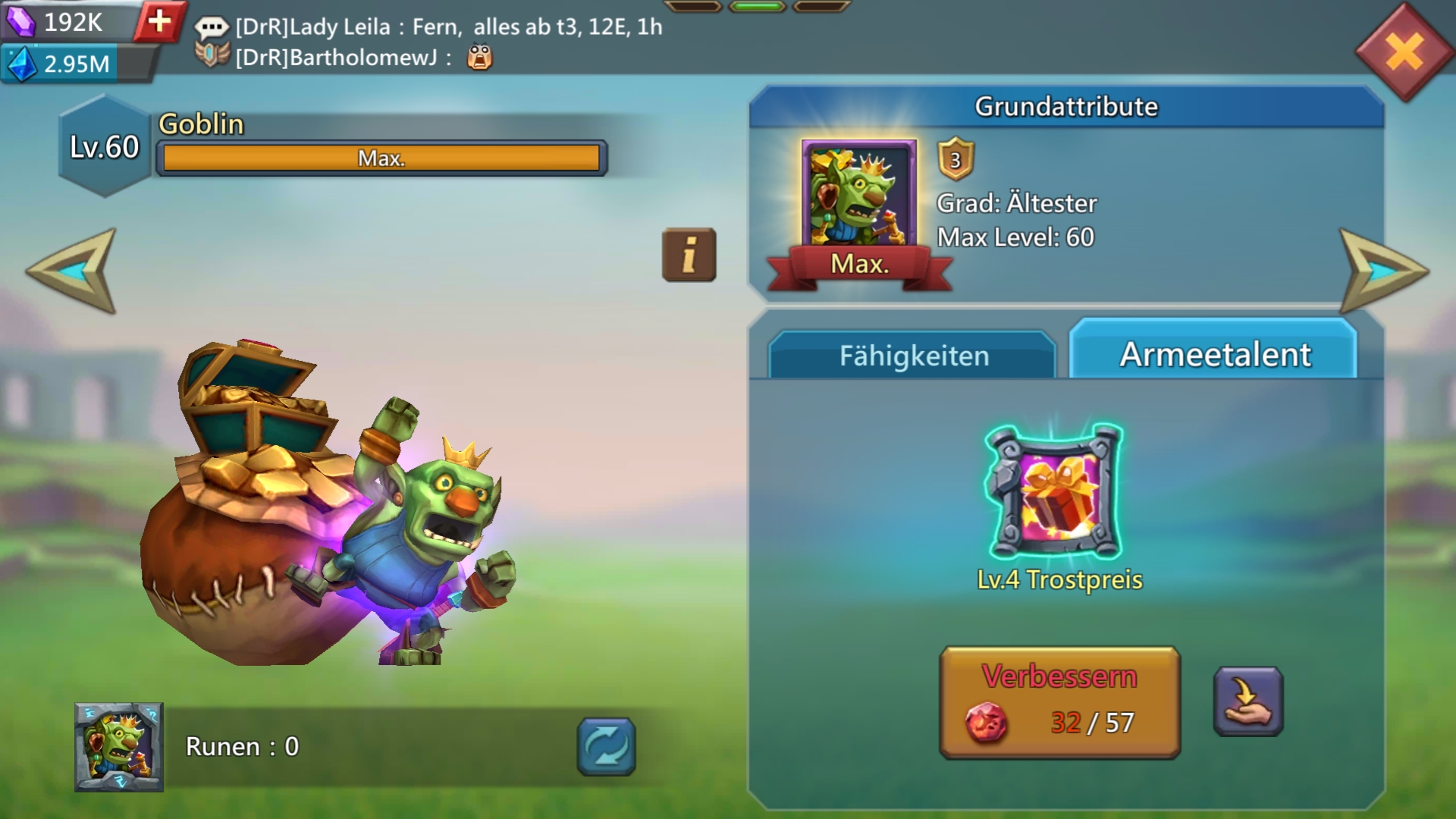This screenshot has width=1456, height=819.
Task: Open the guild chat message bar
Action: pyautogui.click(x=447, y=41)
